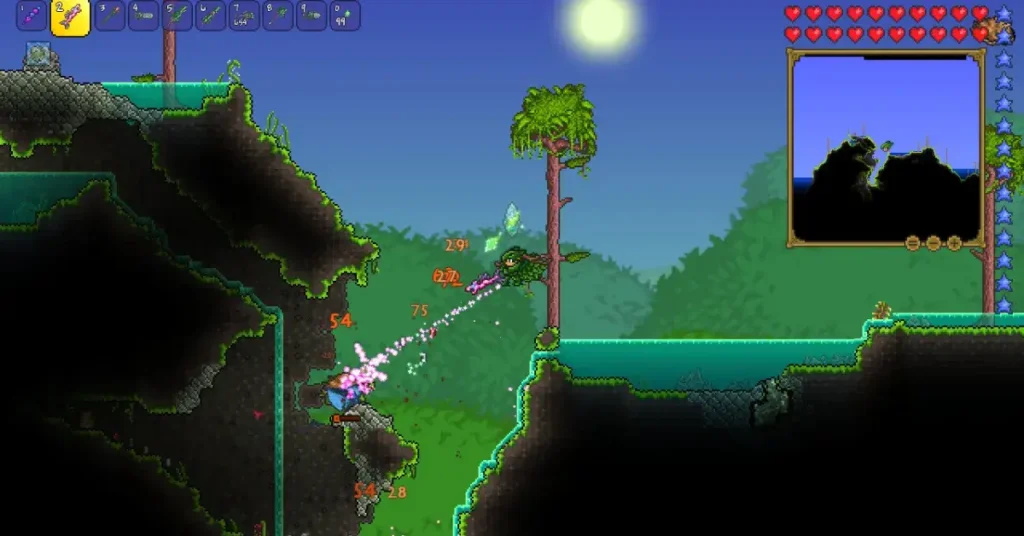
Task: Pick the green item in hotbar slot 9
Action: [x=311, y=16]
